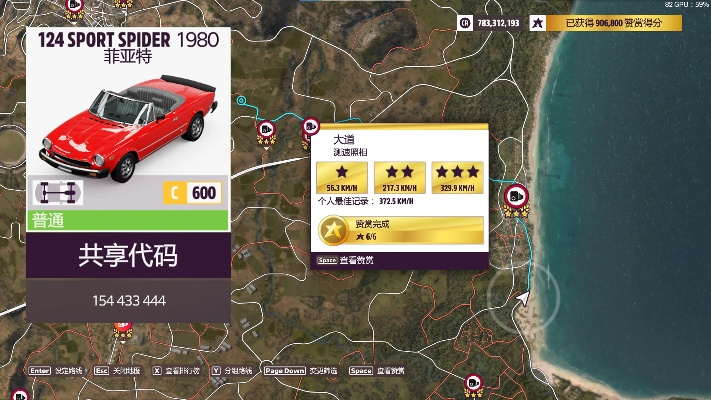Image resolution: width=711 pixels, height=400 pixels.
Task: Click the C 600 performance class badge
Action: point(191,193)
